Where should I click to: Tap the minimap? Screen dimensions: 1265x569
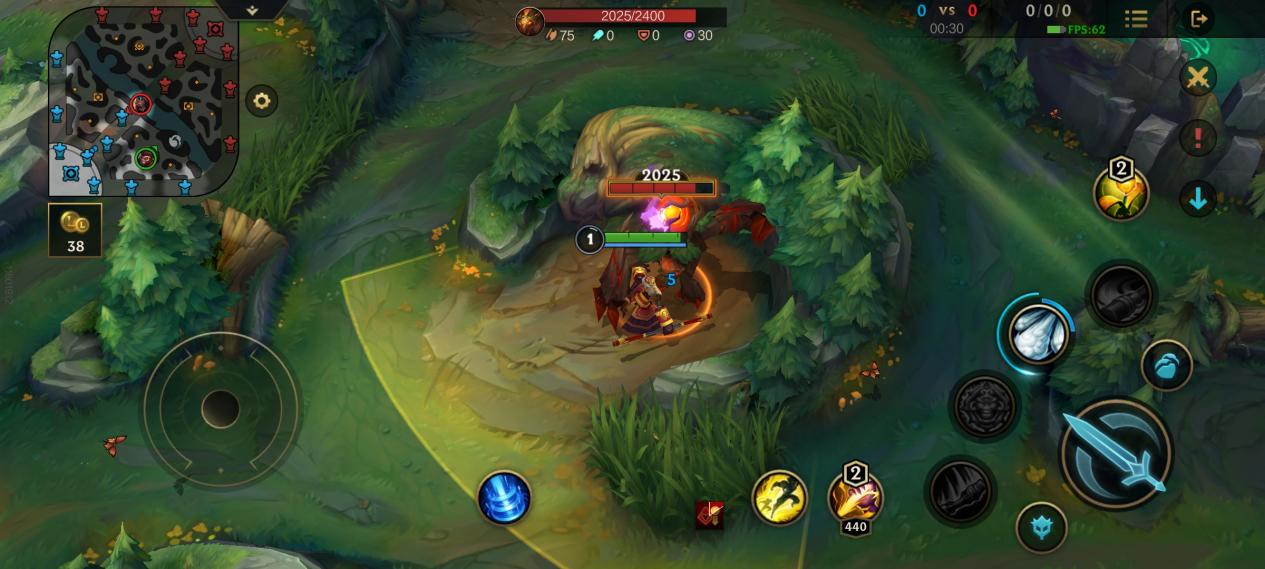(143, 100)
